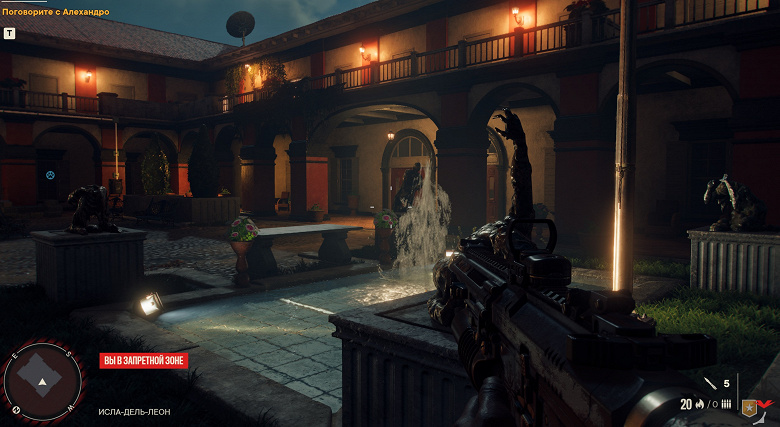Viewport: 780px width, 427px height.
Task: Click the red 'ВЫ В ЗАПРЕТНОЙ ЗОНЕ' warning banner
Action: coord(143,361)
